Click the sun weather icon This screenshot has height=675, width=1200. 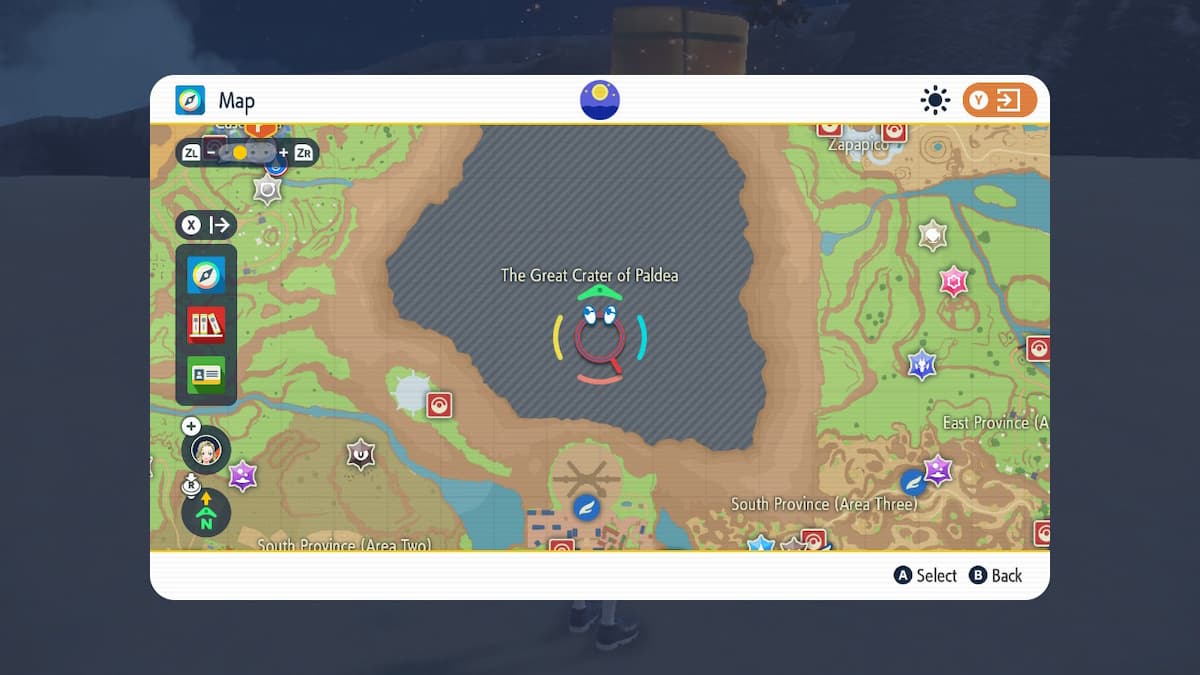coord(935,100)
